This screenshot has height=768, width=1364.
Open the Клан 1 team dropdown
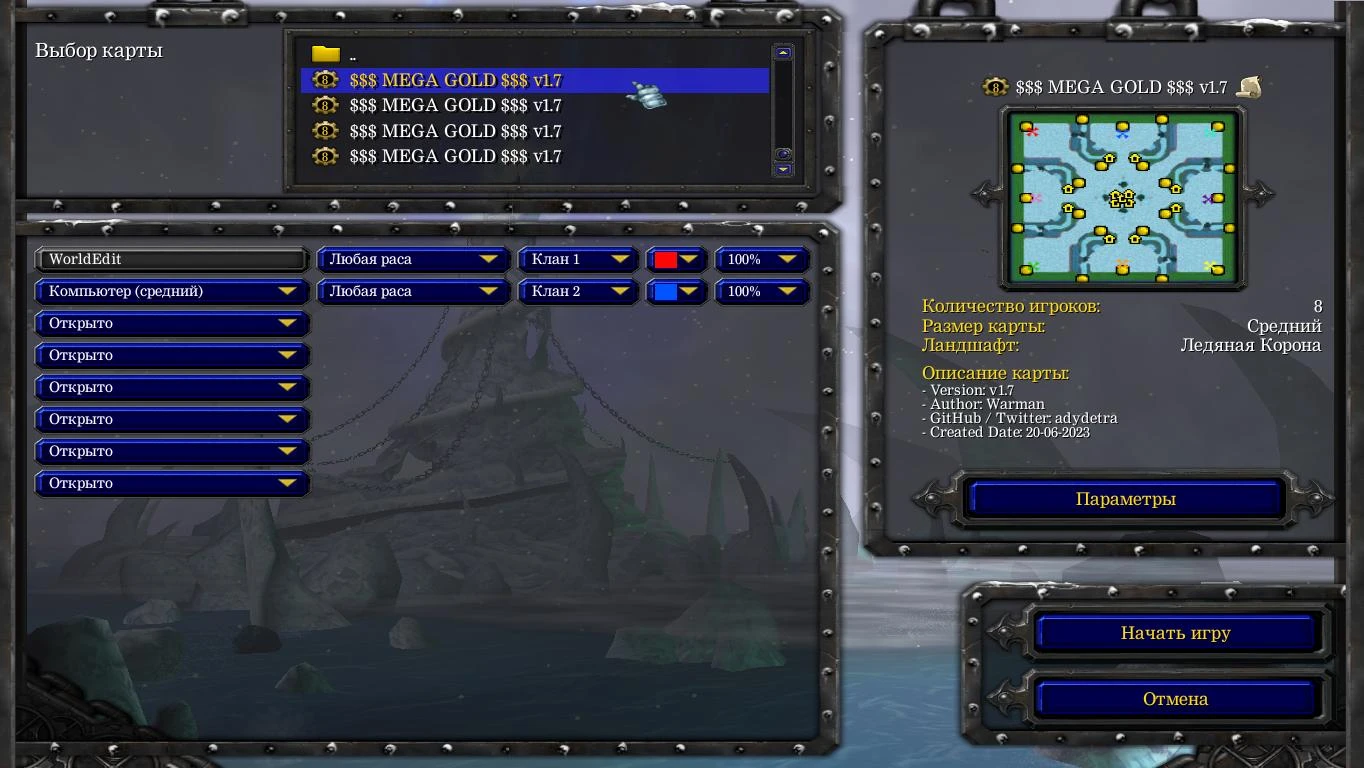tap(578, 259)
